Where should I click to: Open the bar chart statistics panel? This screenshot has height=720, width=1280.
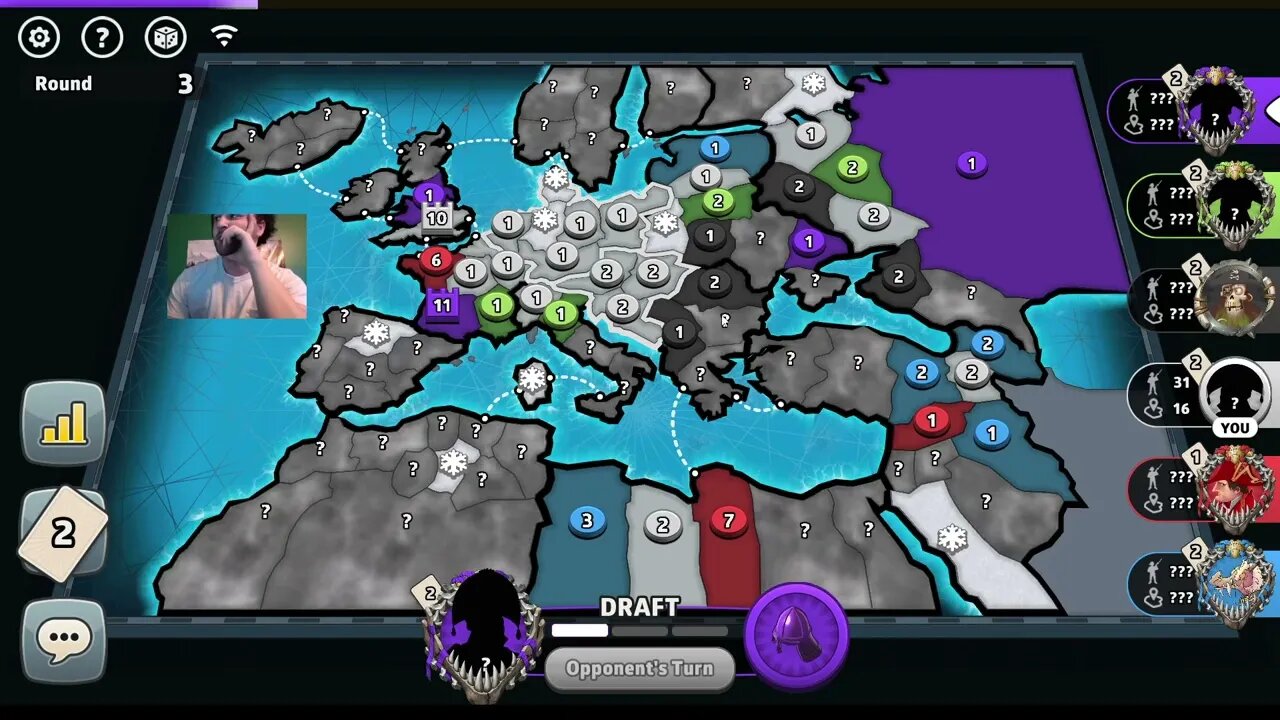[63, 424]
